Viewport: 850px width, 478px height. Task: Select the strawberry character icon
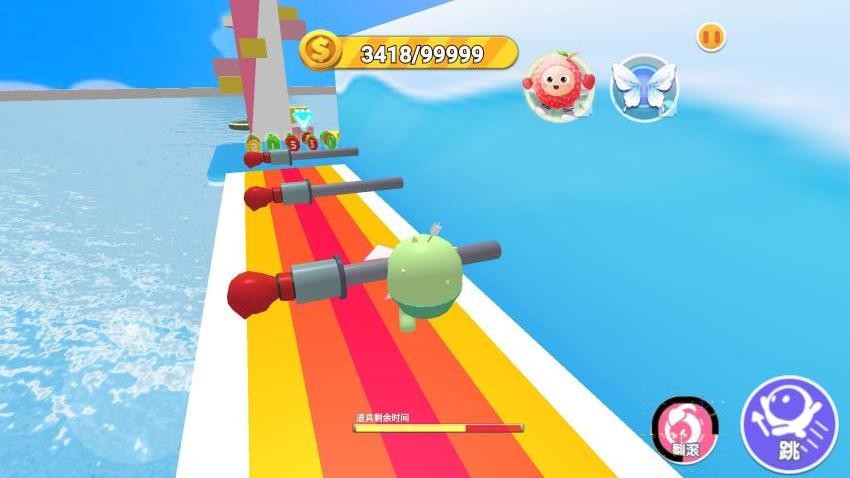click(x=554, y=87)
